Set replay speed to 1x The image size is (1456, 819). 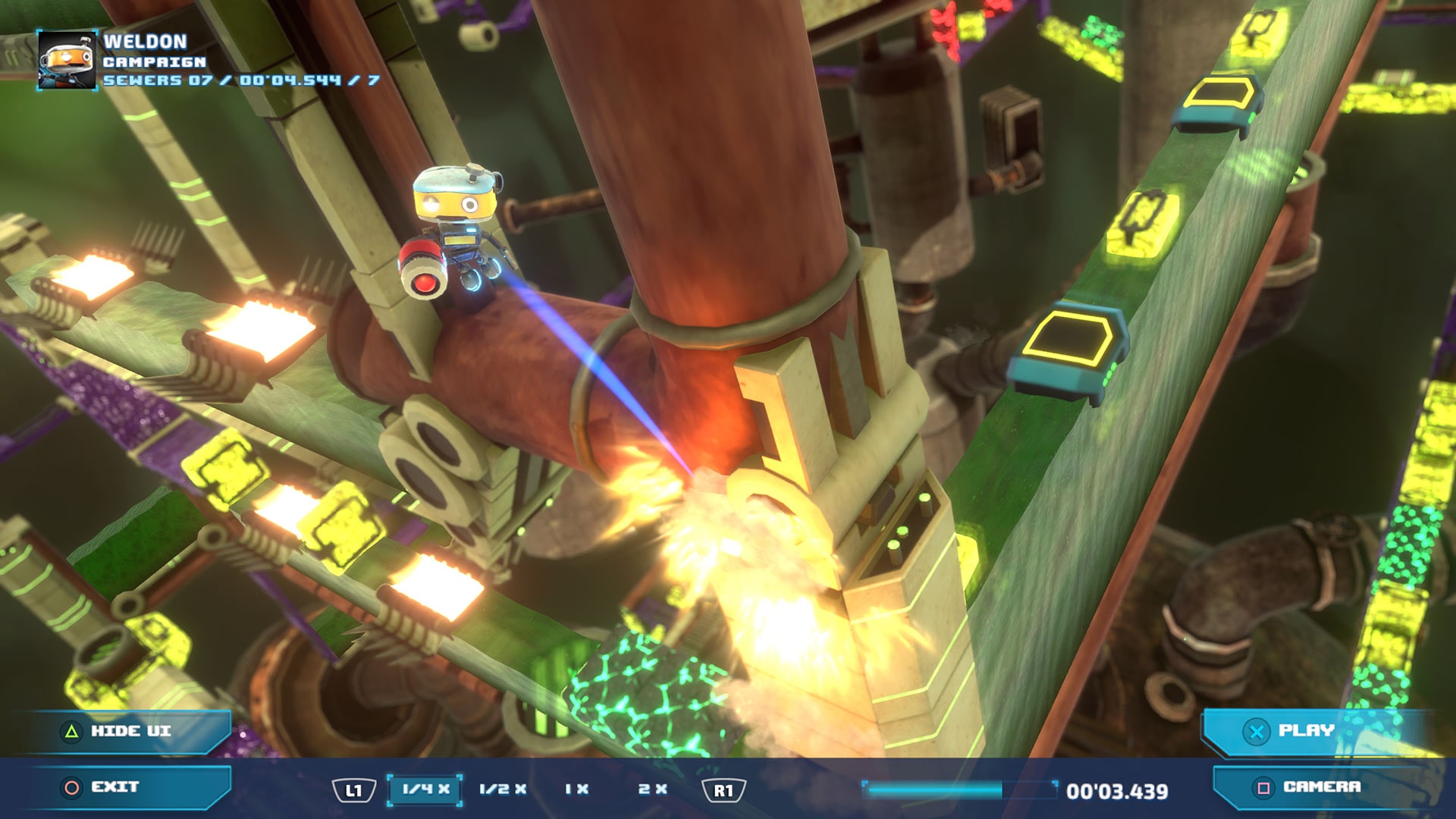coord(576,789)
